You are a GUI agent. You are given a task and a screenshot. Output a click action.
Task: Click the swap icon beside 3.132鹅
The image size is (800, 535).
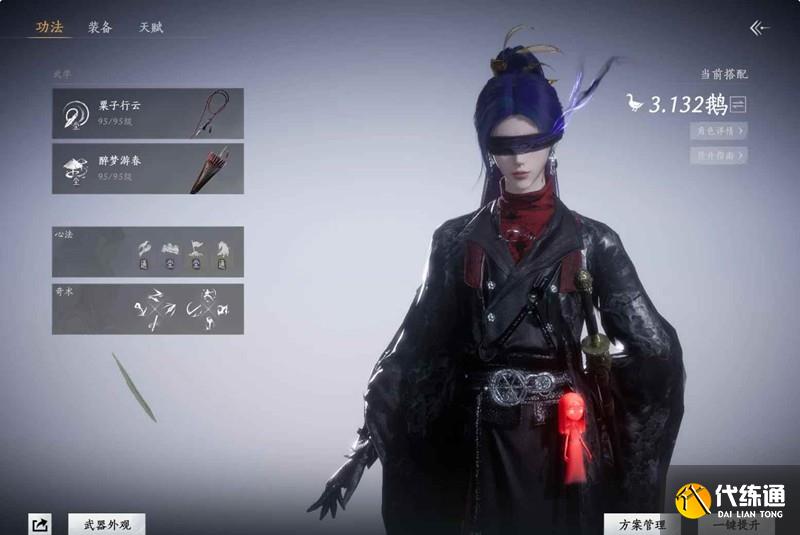click(739, 104)
